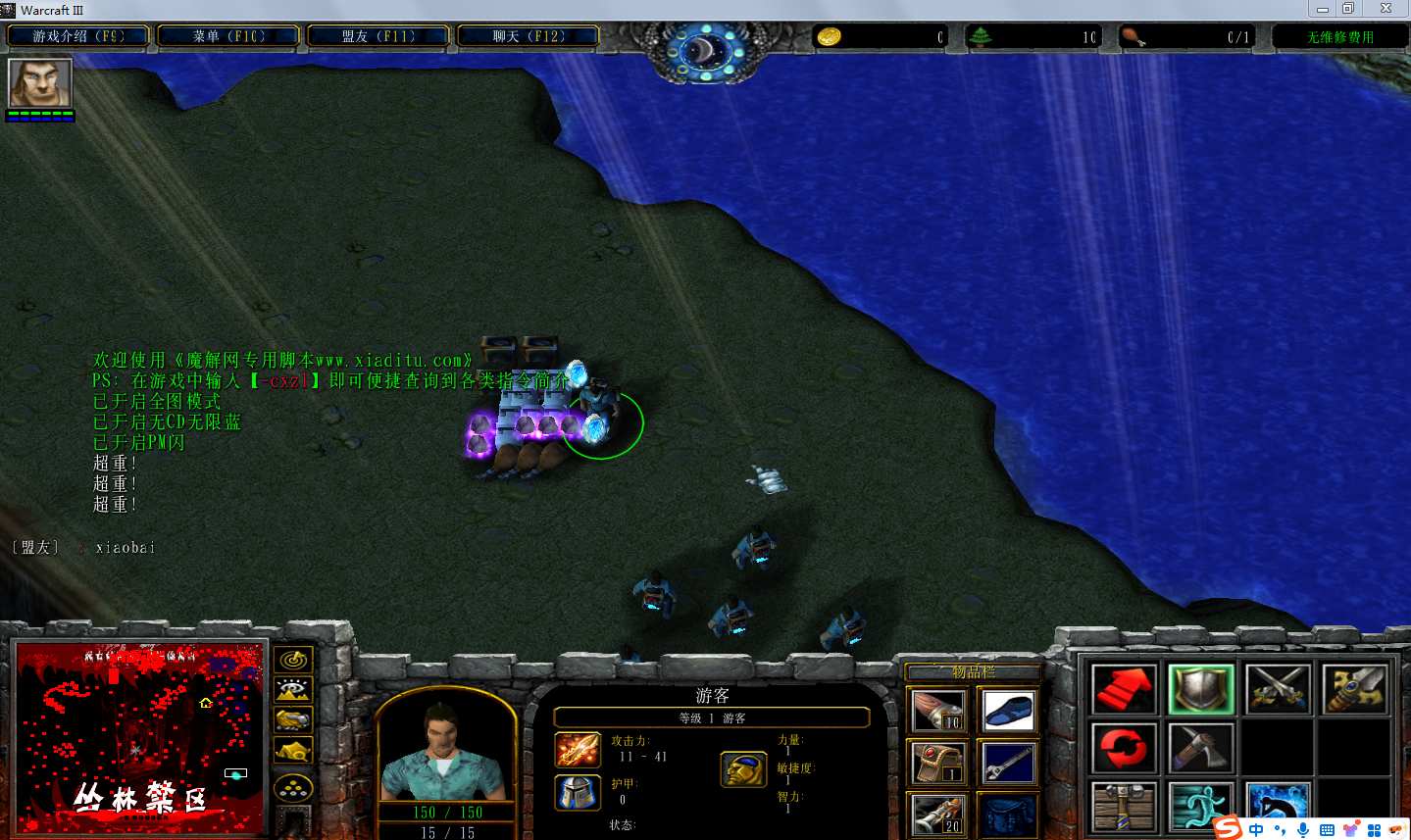Toggle the formation movement button
1411x840 pixels.
point(293,787)
